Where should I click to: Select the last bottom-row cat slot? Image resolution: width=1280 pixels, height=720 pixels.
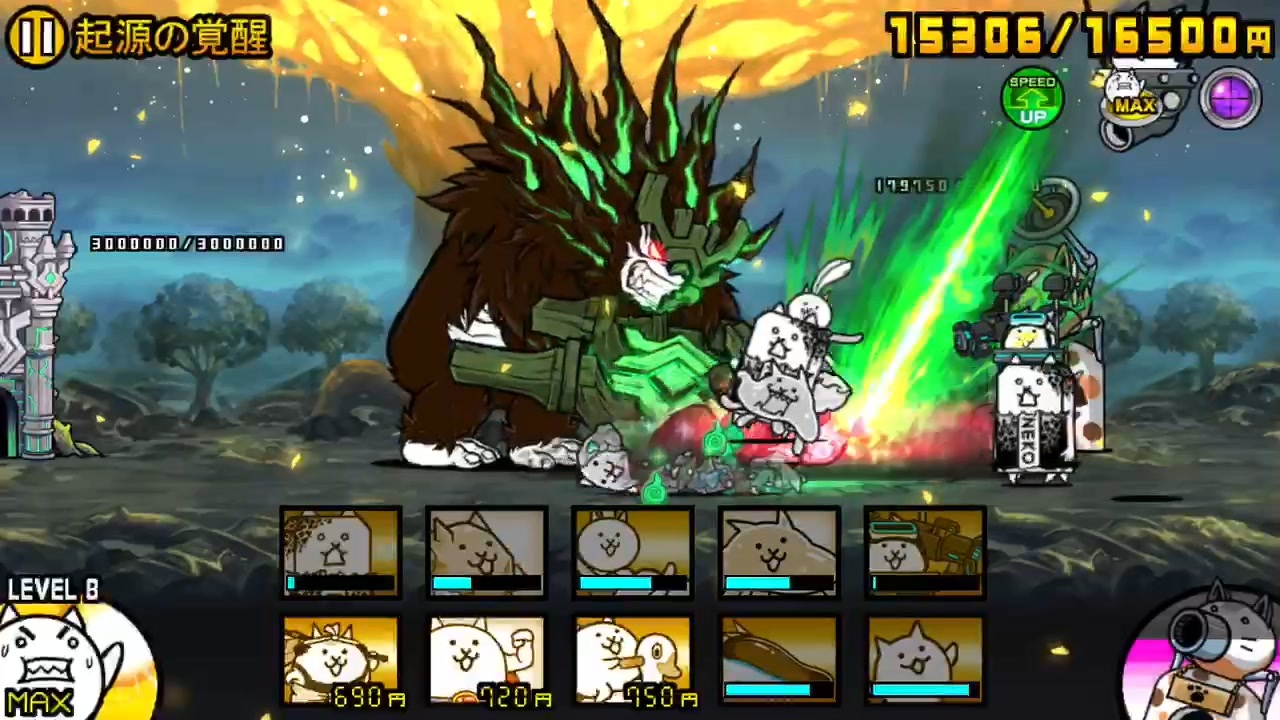925,660
